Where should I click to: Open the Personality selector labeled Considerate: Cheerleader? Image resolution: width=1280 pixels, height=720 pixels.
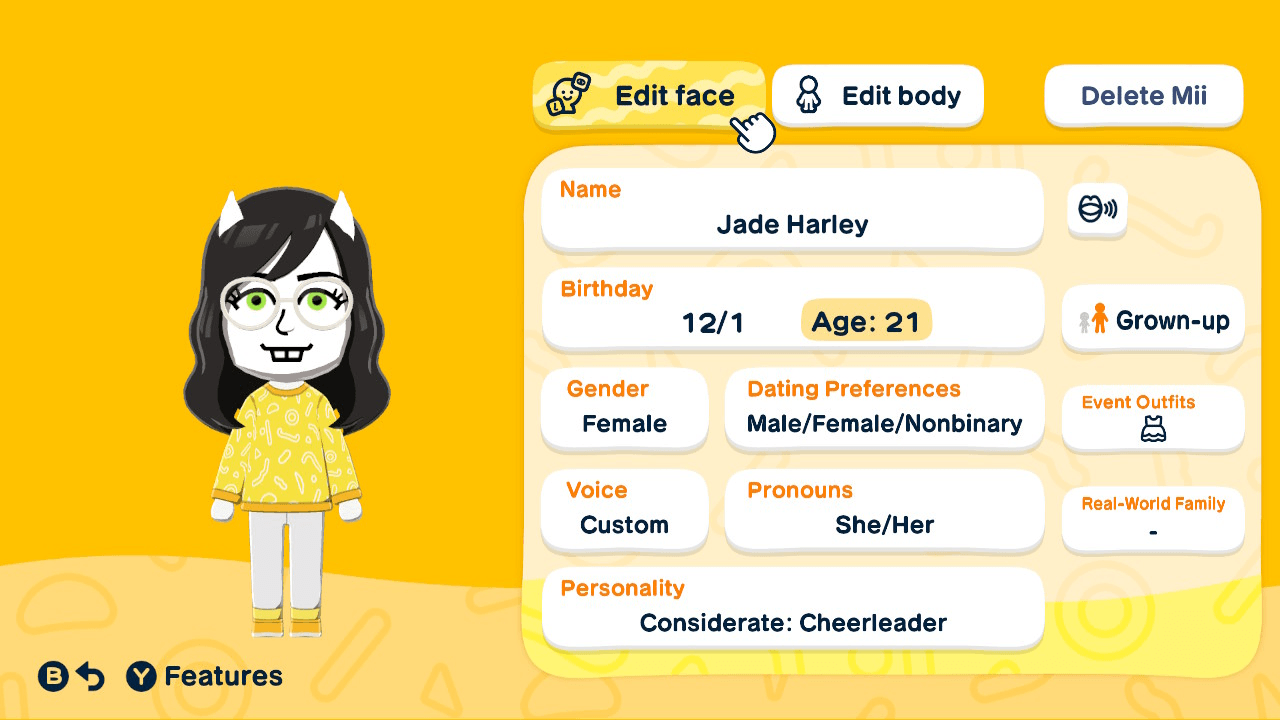(792, 608)
